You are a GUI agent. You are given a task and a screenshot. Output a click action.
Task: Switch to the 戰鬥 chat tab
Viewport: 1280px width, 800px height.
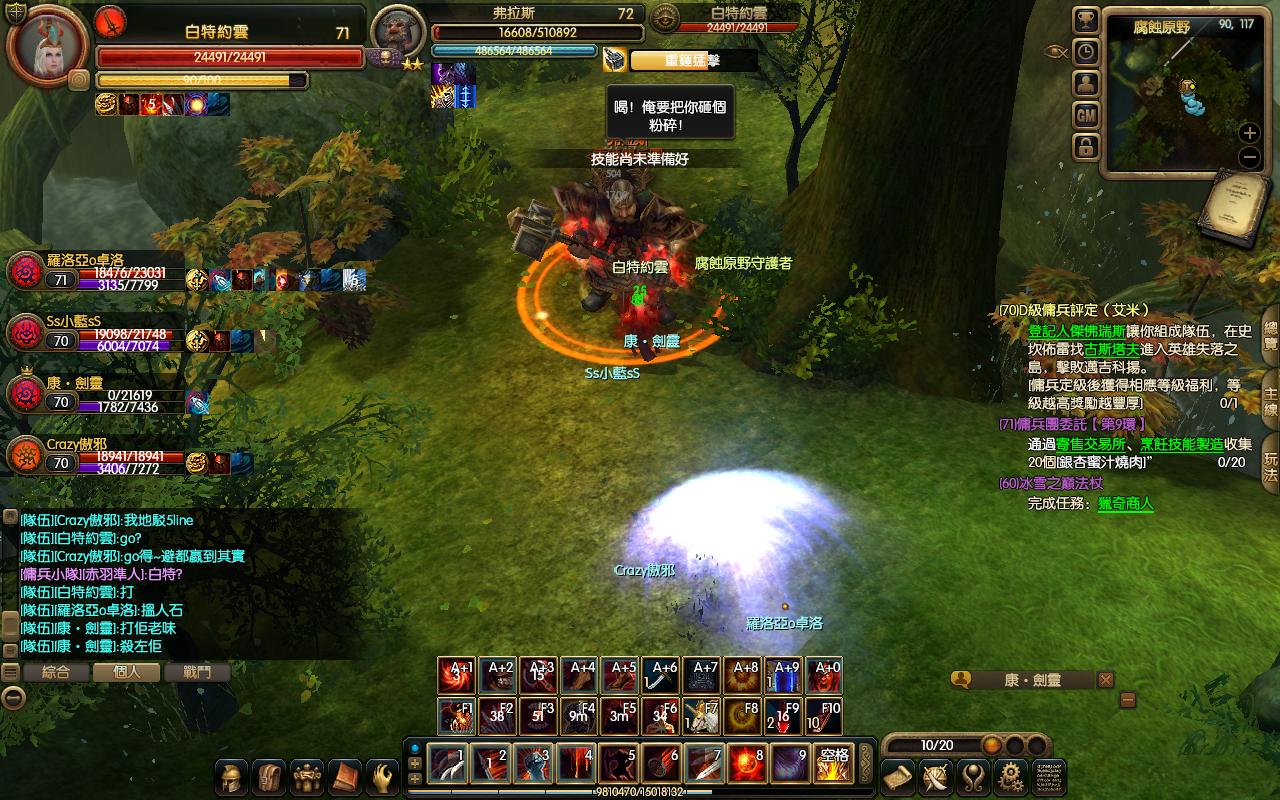point(197,672)
